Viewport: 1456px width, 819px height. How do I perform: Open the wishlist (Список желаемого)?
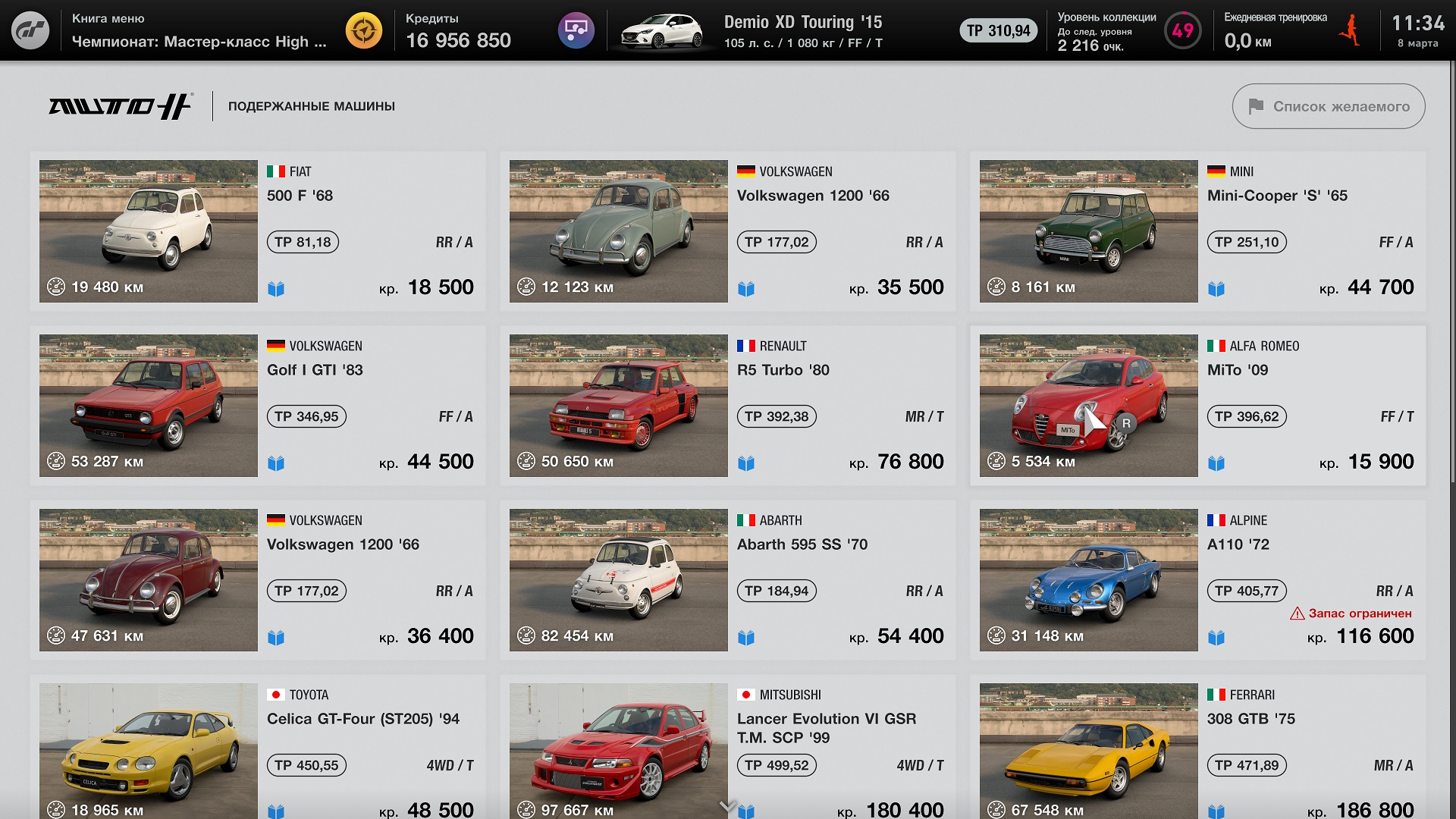click(1328, 106)
